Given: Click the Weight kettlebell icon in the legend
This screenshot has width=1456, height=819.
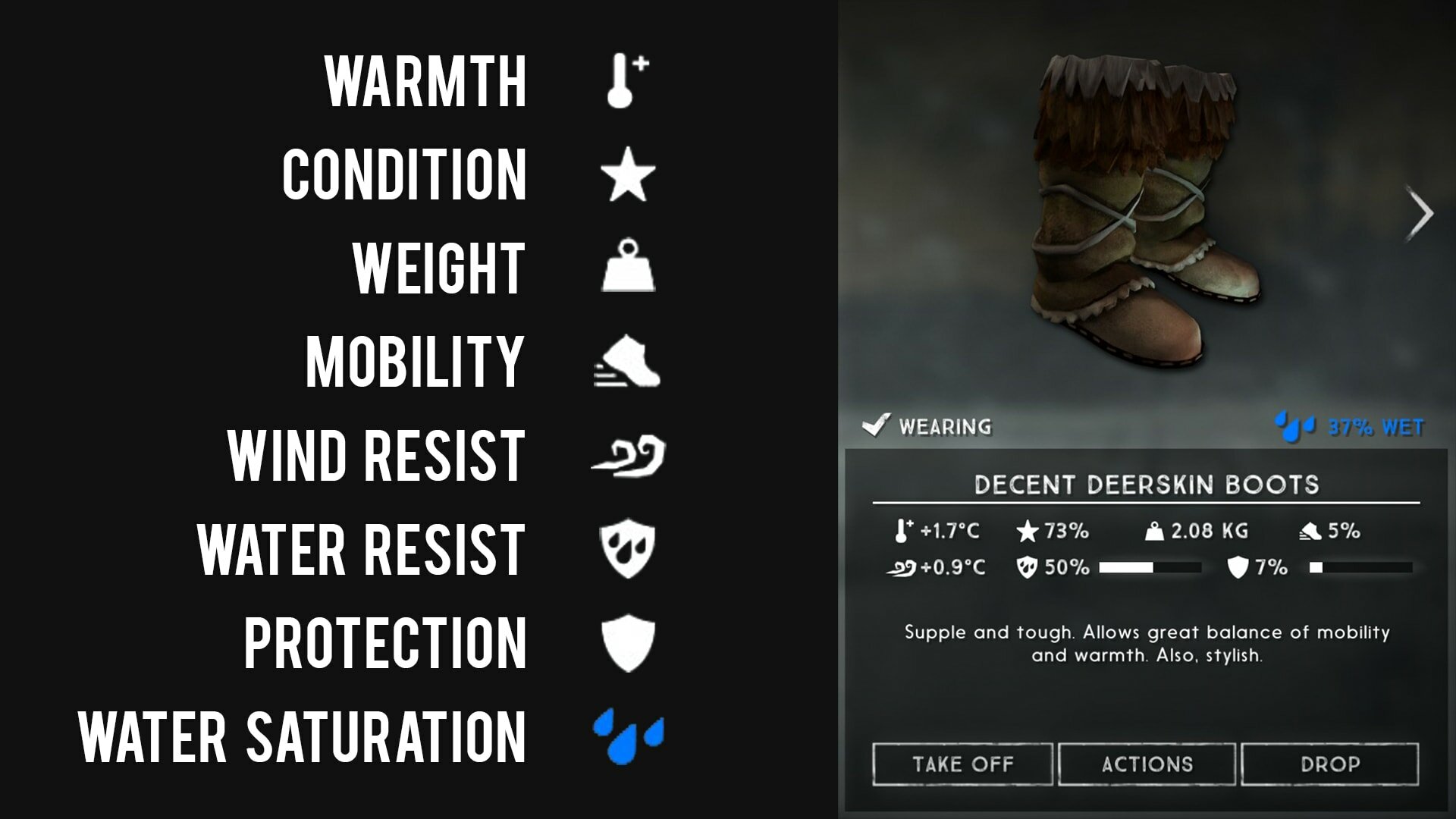Looking at the screenshot, I should click(x=626, y=267).
